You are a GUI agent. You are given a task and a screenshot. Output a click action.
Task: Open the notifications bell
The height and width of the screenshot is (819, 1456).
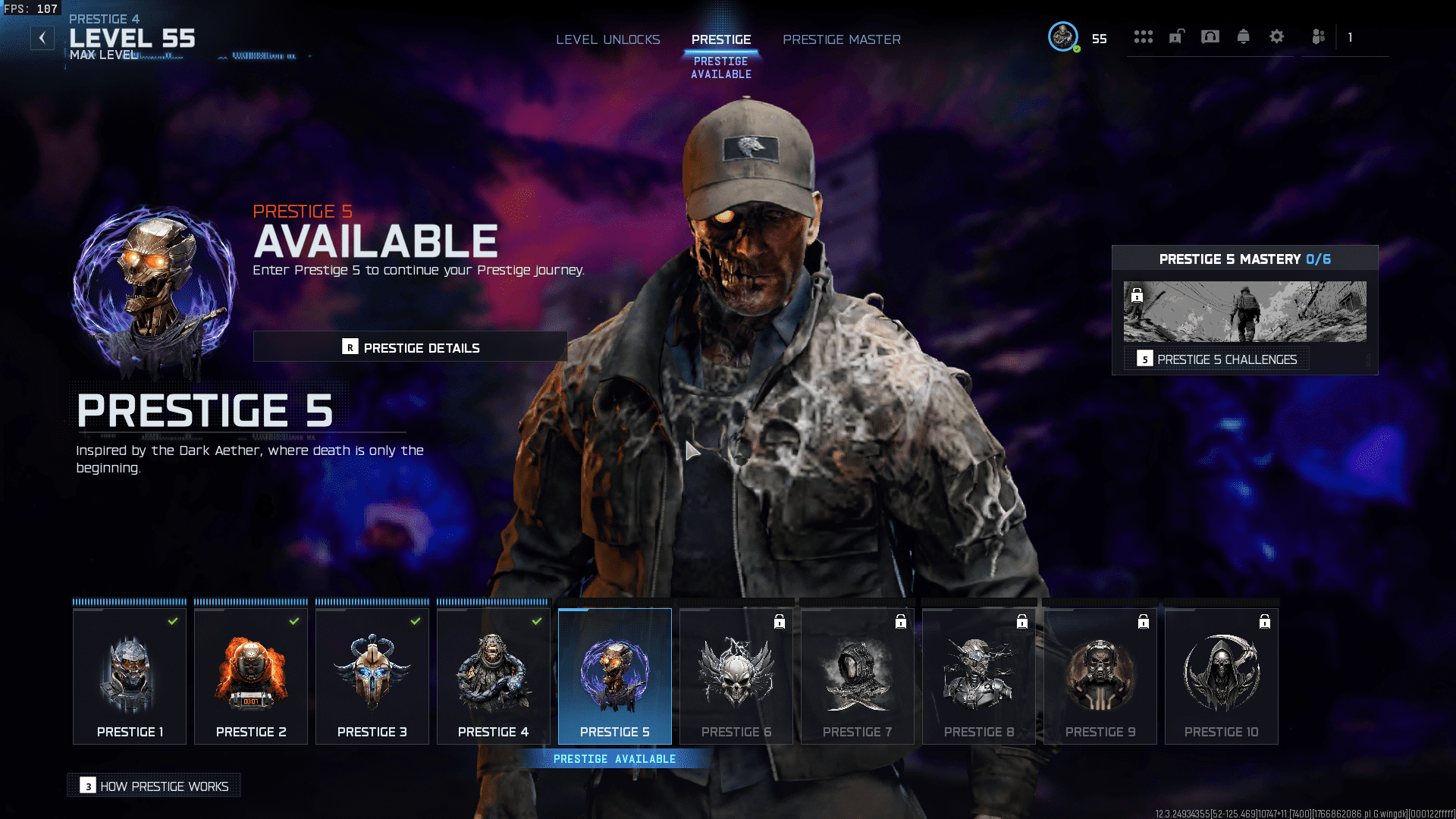point(1243,36)
